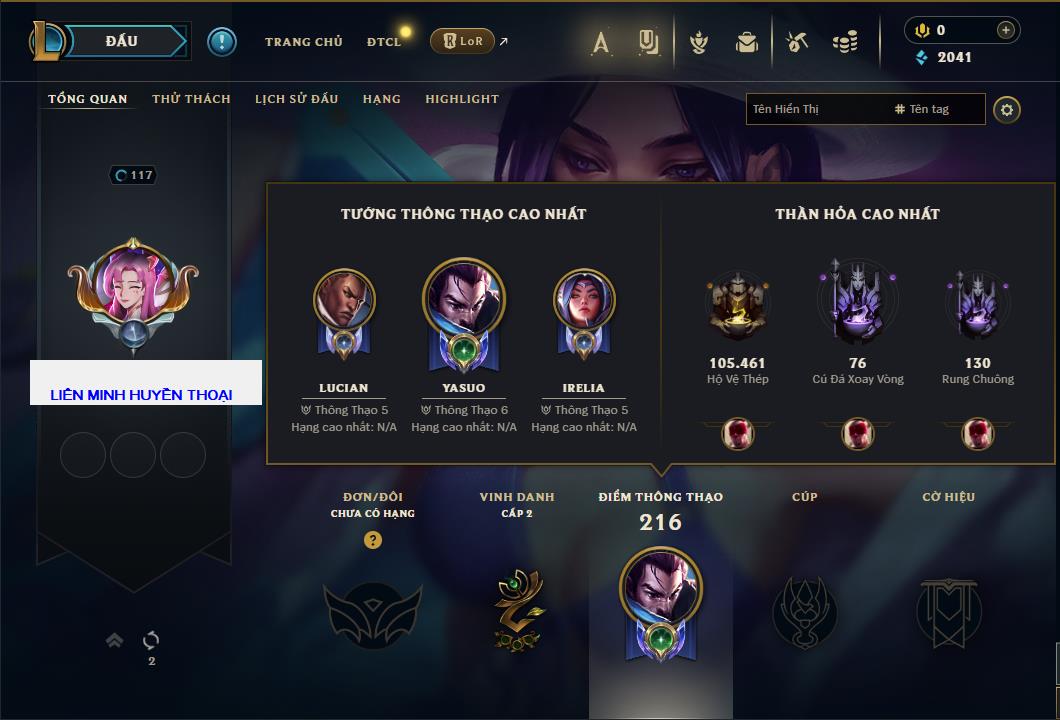Open the blue exclamation notification icon
Viewport: 1060px width, 720px height.
[222, 41]
